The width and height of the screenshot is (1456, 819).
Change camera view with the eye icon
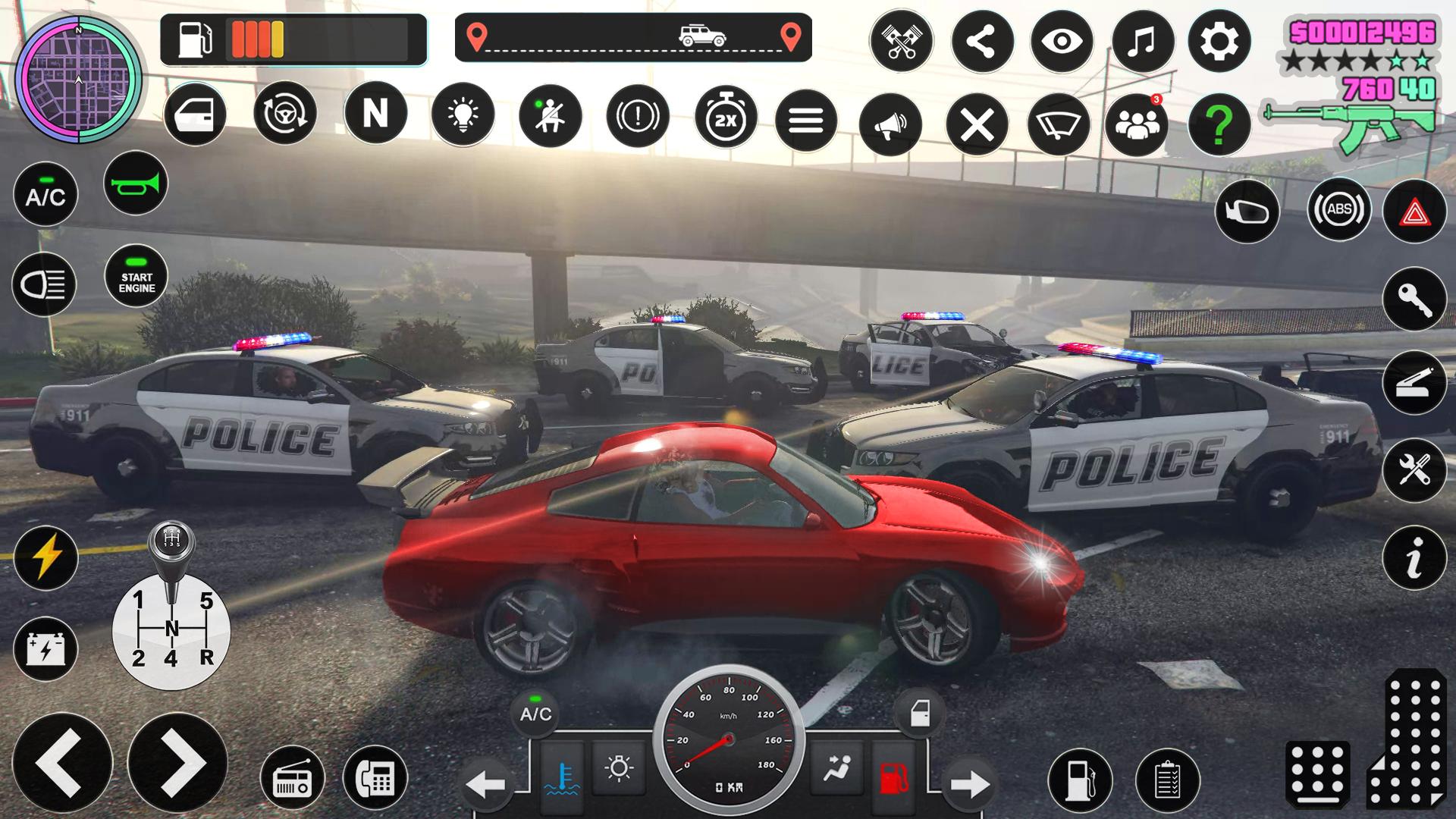[x=1062, y=42]
